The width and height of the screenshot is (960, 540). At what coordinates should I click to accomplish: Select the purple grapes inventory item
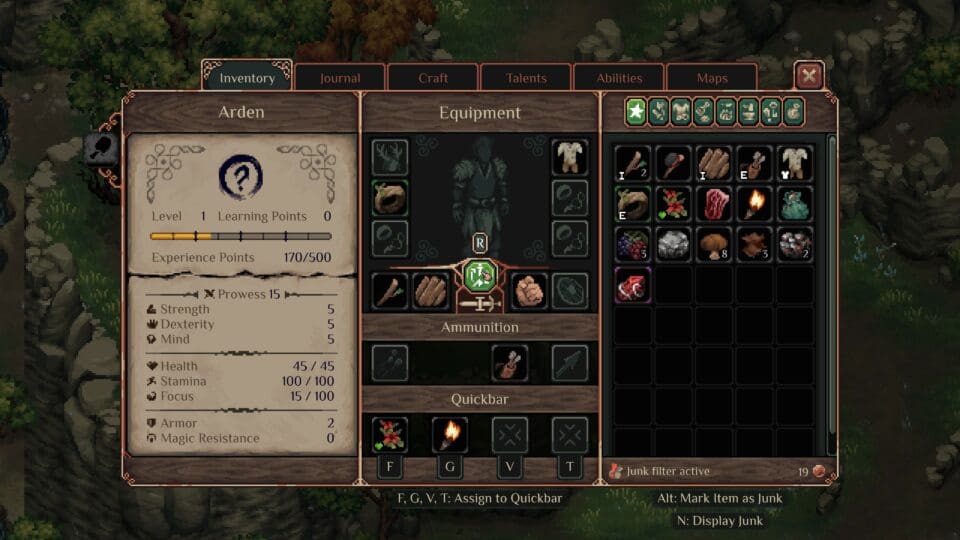(x=633, y=244)
